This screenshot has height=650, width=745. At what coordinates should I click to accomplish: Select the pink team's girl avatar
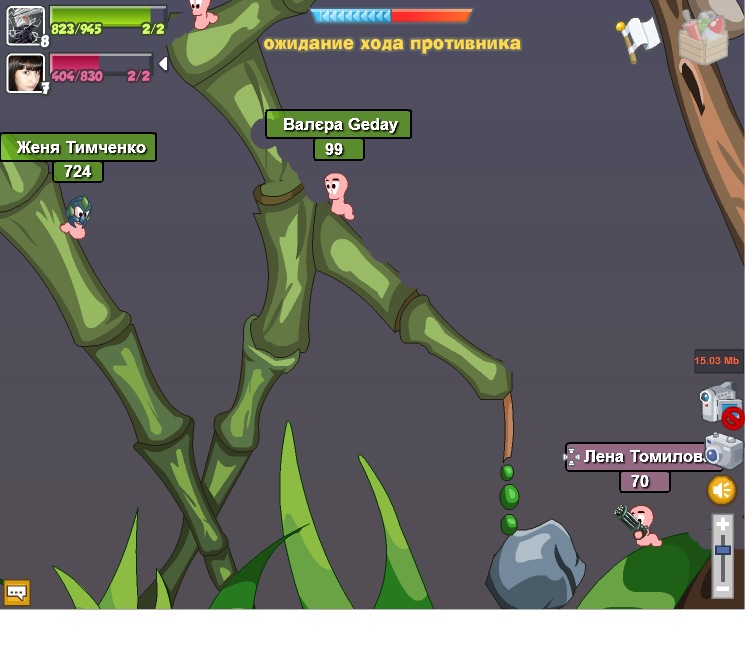25,73
